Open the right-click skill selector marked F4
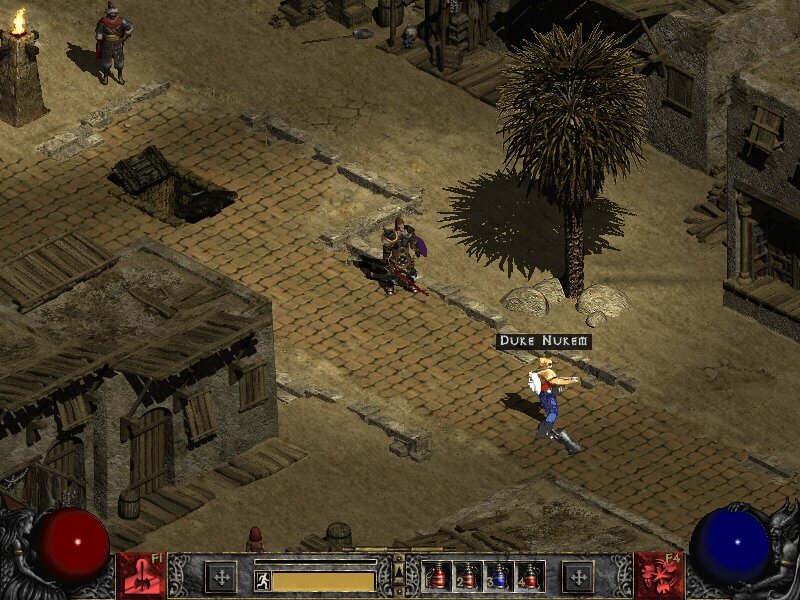The image size is (800, 600). click(x=658, y=576)
